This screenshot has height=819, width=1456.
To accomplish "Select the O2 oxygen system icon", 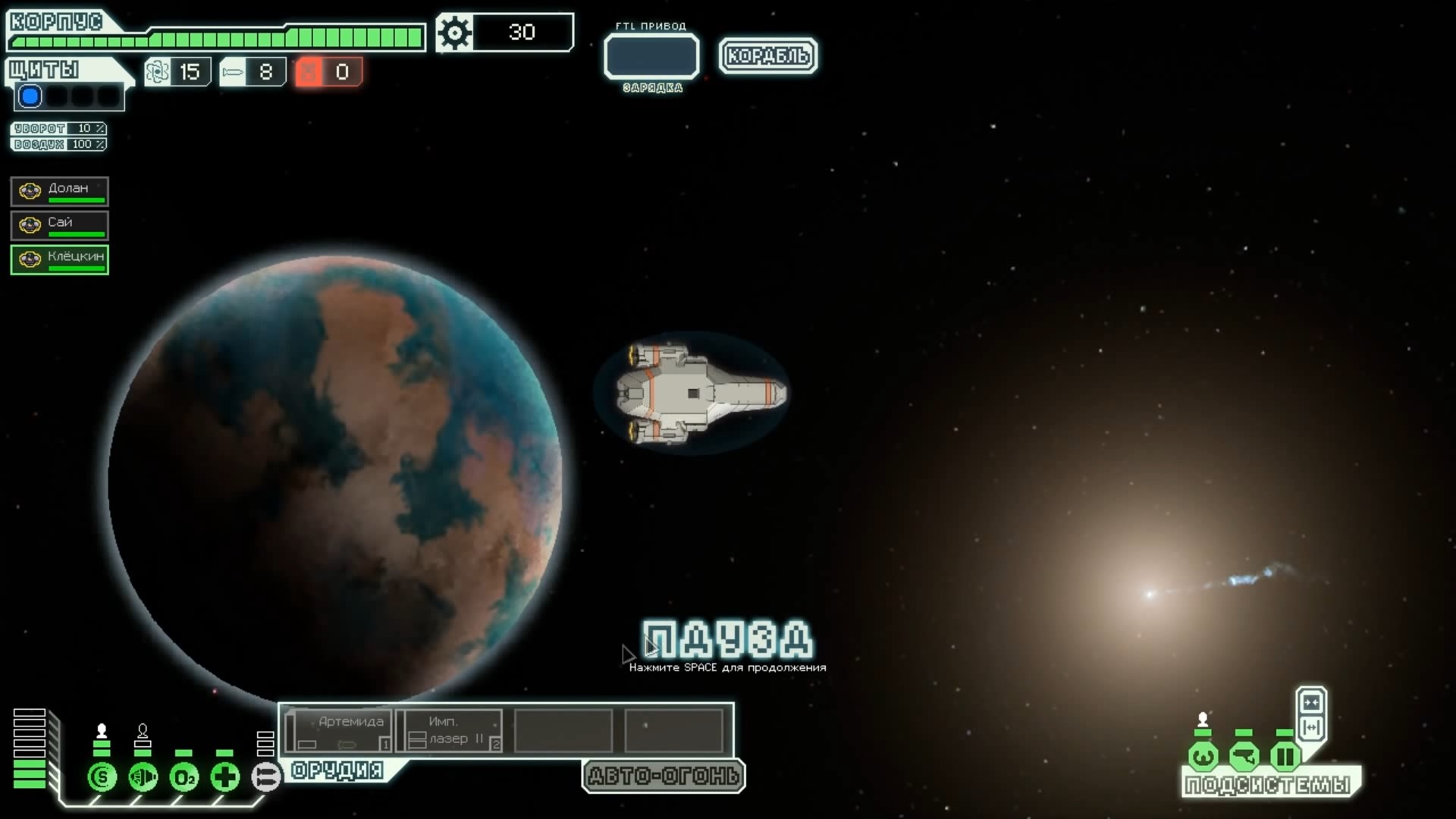I will click(x=184, y=777).
